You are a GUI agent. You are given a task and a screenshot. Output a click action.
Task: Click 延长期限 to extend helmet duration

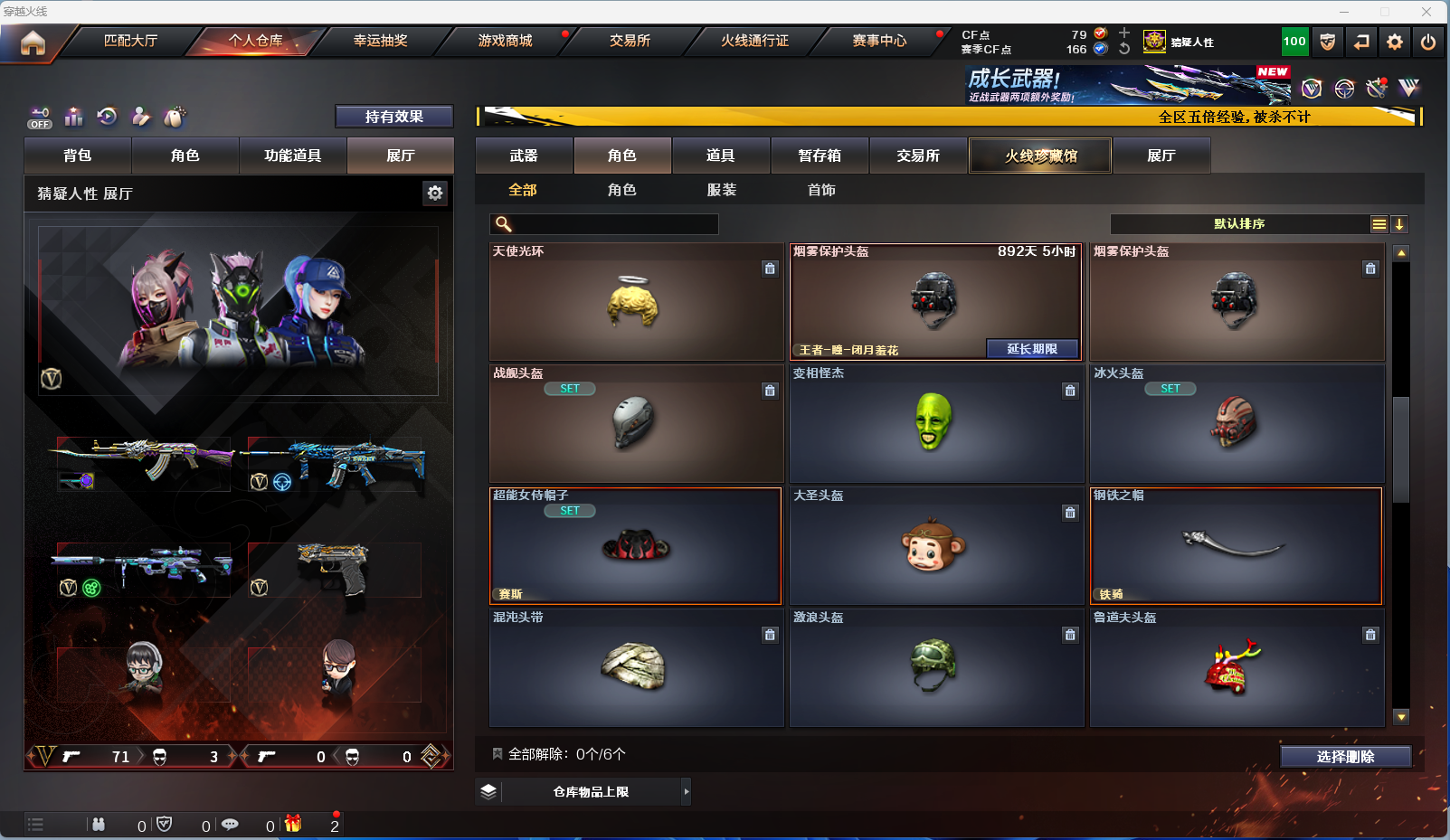coord(1032,349)
